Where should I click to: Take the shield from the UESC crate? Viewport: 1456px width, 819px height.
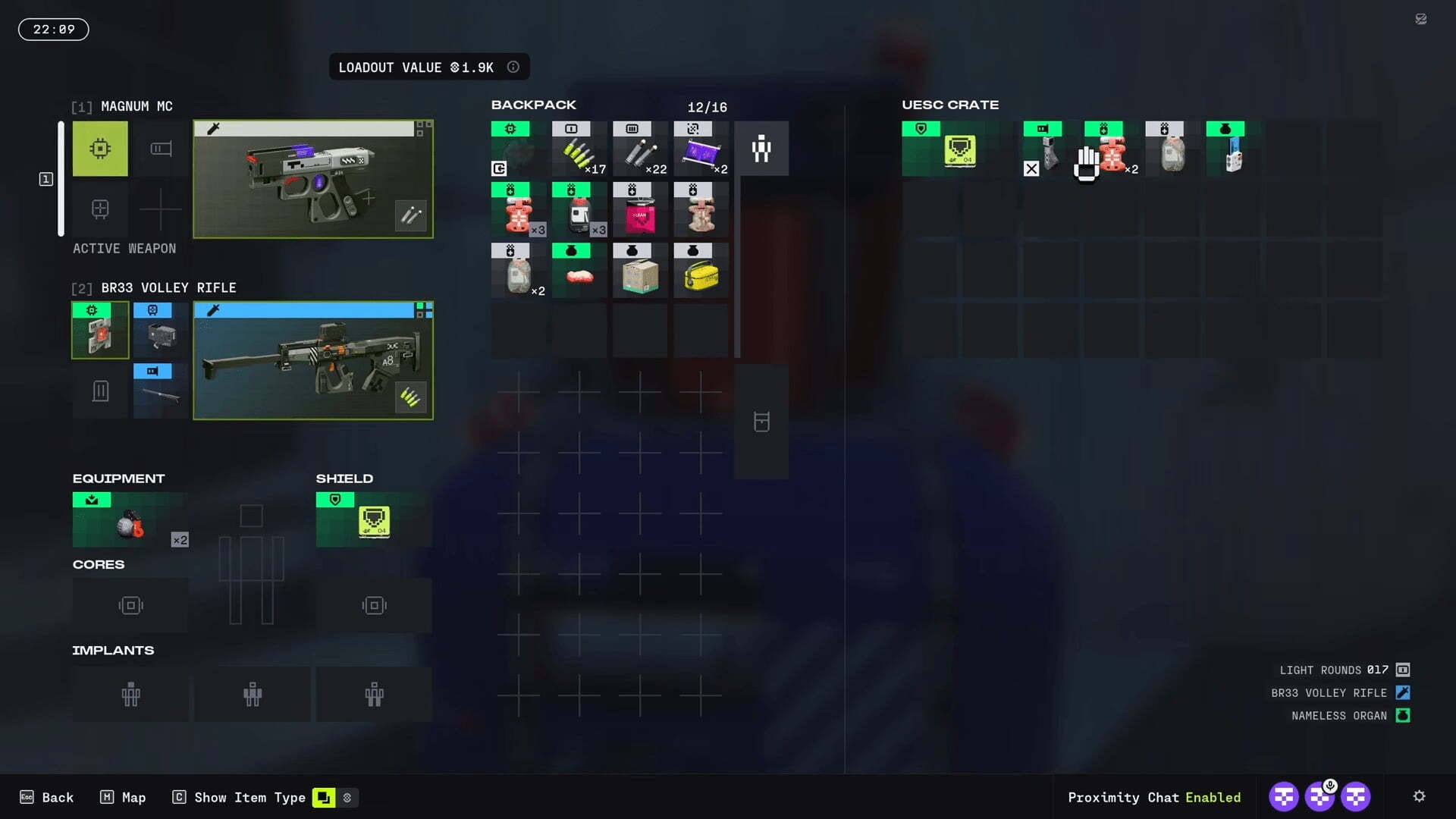(x=959, y=149)
